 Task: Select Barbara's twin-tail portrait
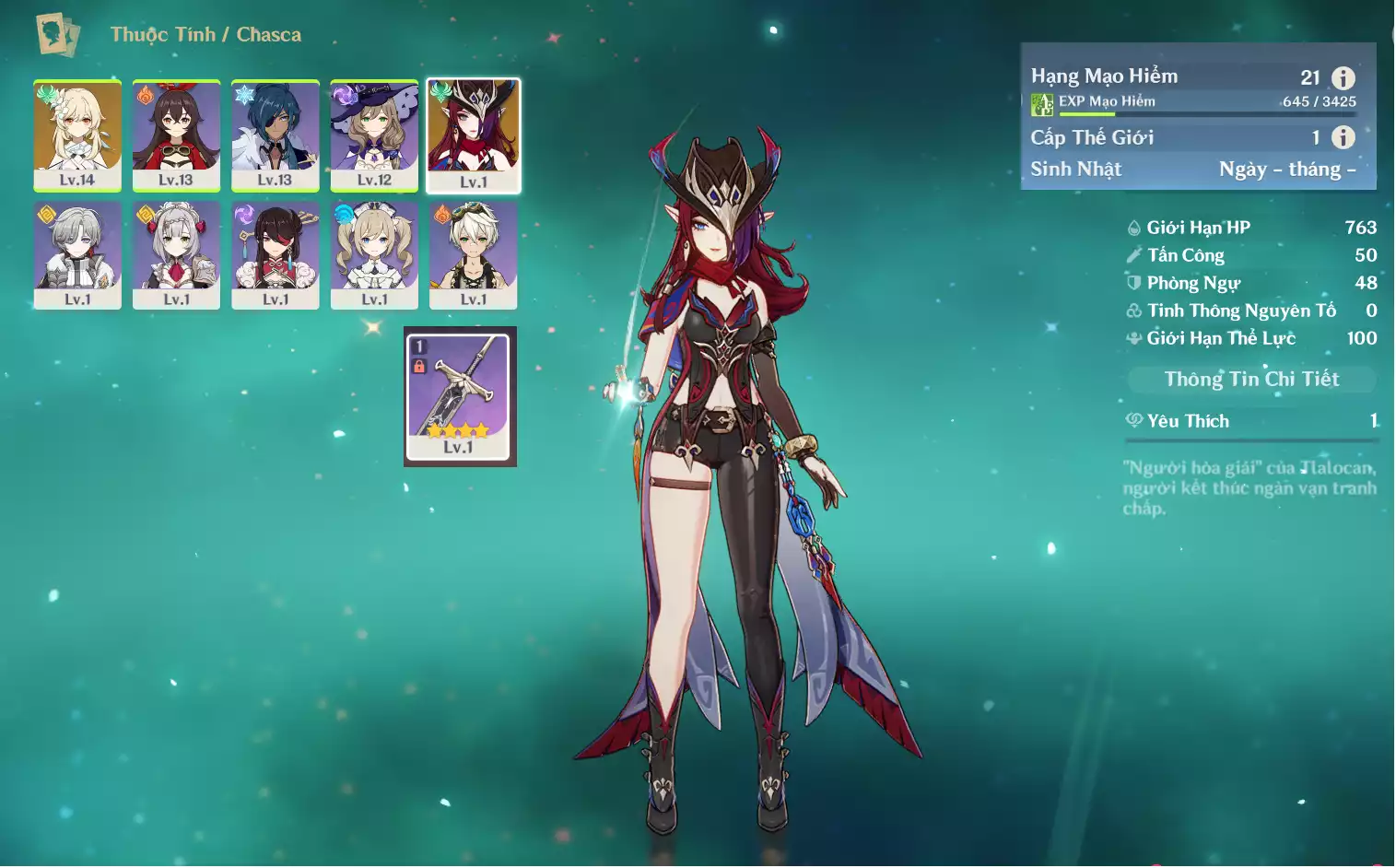click(374, 255)
